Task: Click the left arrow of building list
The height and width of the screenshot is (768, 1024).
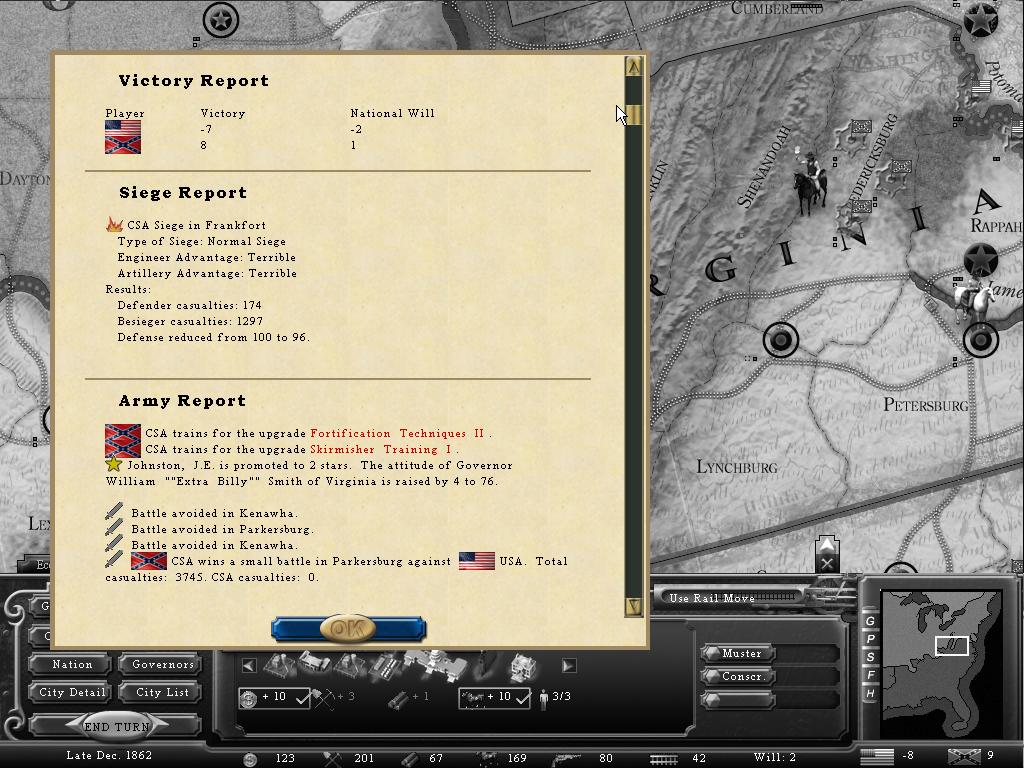Action: (x=249, y=665)
